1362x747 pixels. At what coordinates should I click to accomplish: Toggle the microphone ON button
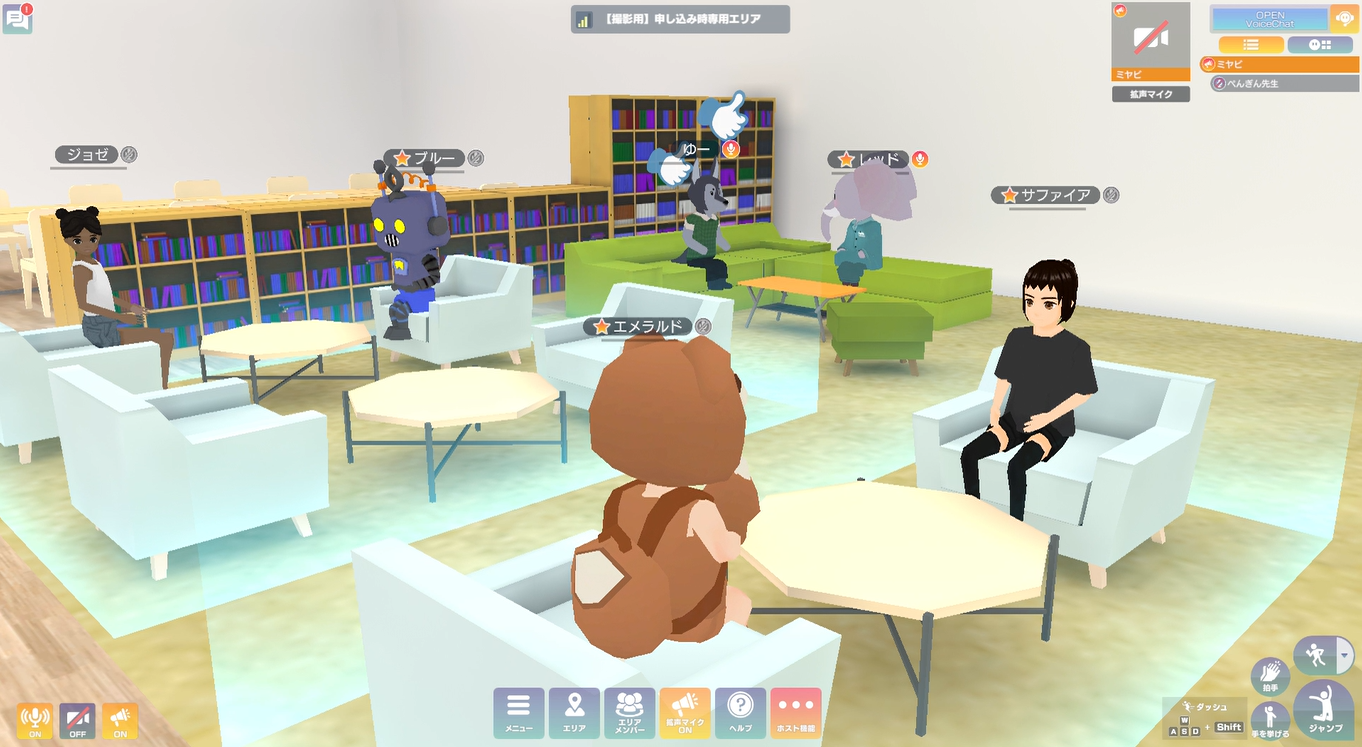click(34, 720)
